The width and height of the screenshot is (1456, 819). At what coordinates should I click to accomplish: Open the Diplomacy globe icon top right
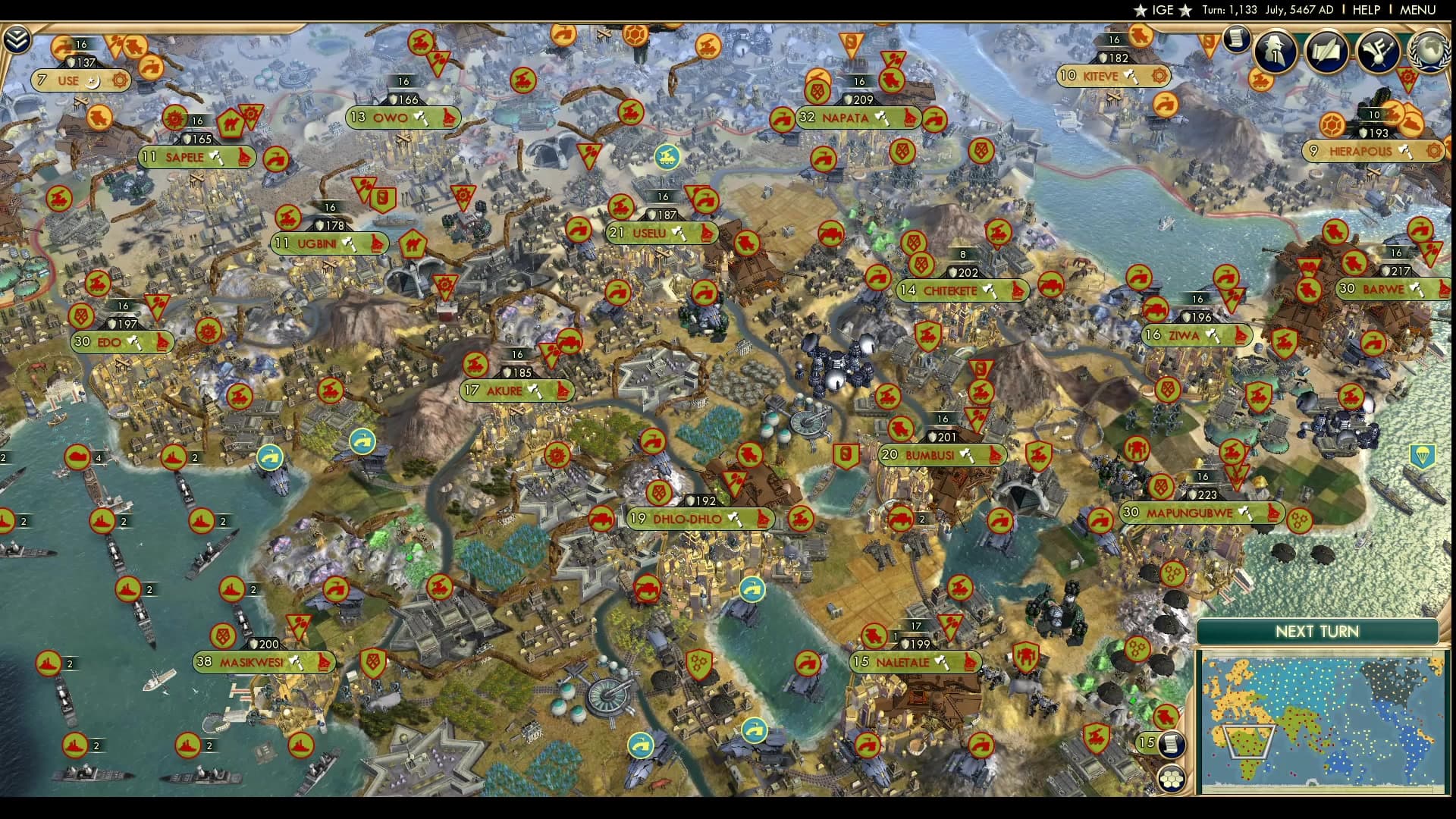point(1429,52)
